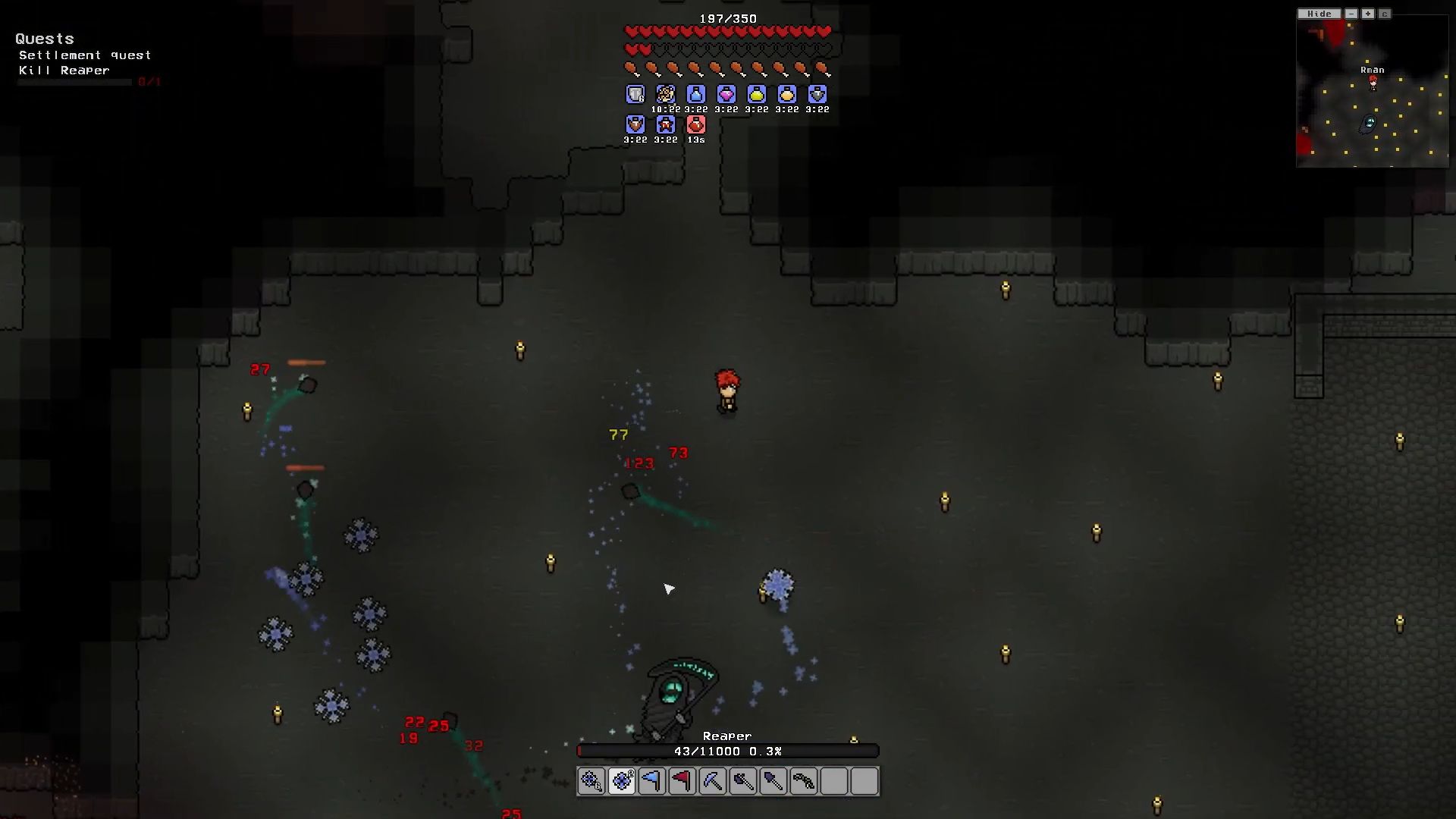
Task: Click the cookie buff showing 10:22 remaining
Action: coord(665,94)
